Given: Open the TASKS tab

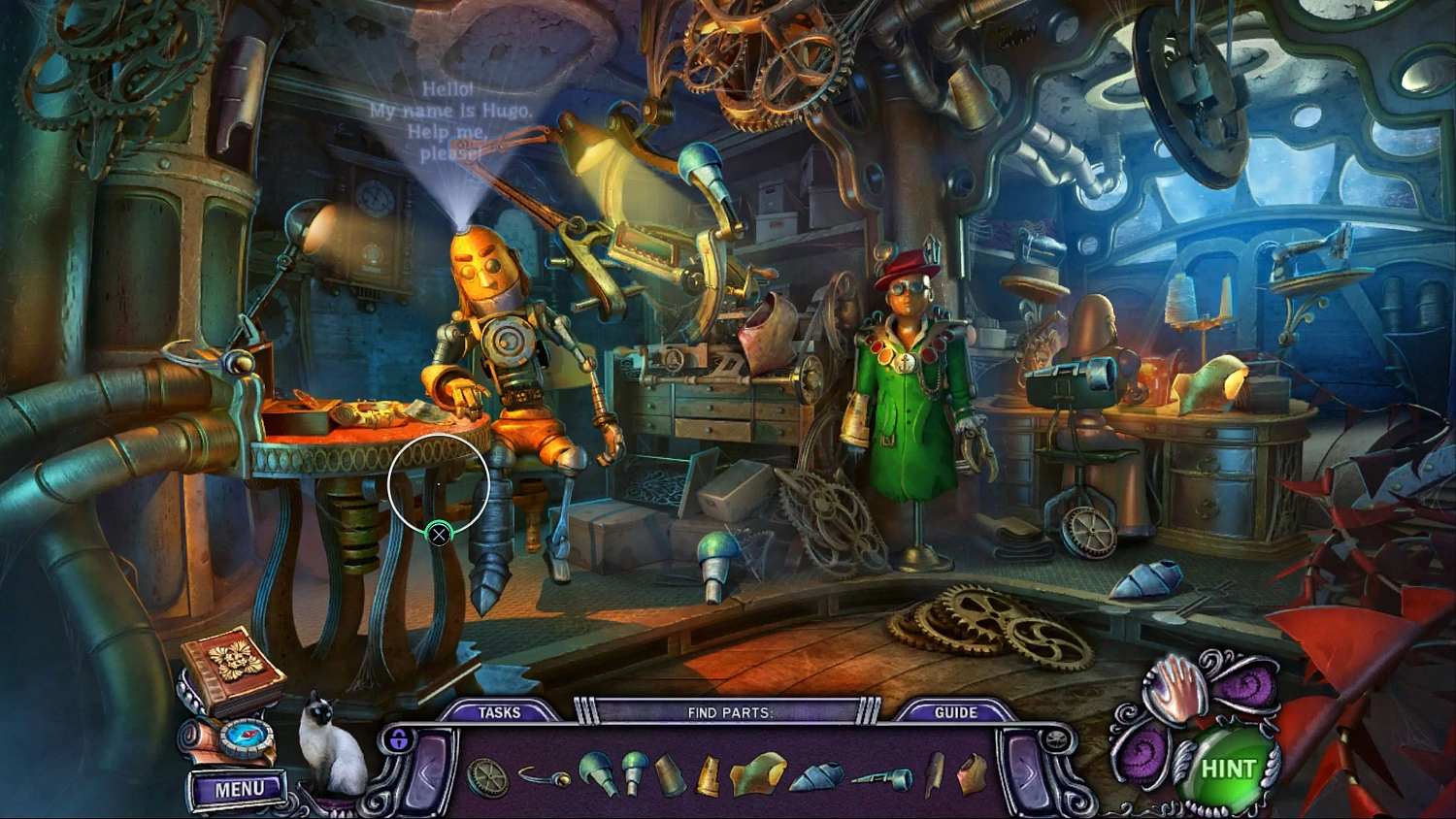Looking at the screenshot, I should (x=501, y=711).
